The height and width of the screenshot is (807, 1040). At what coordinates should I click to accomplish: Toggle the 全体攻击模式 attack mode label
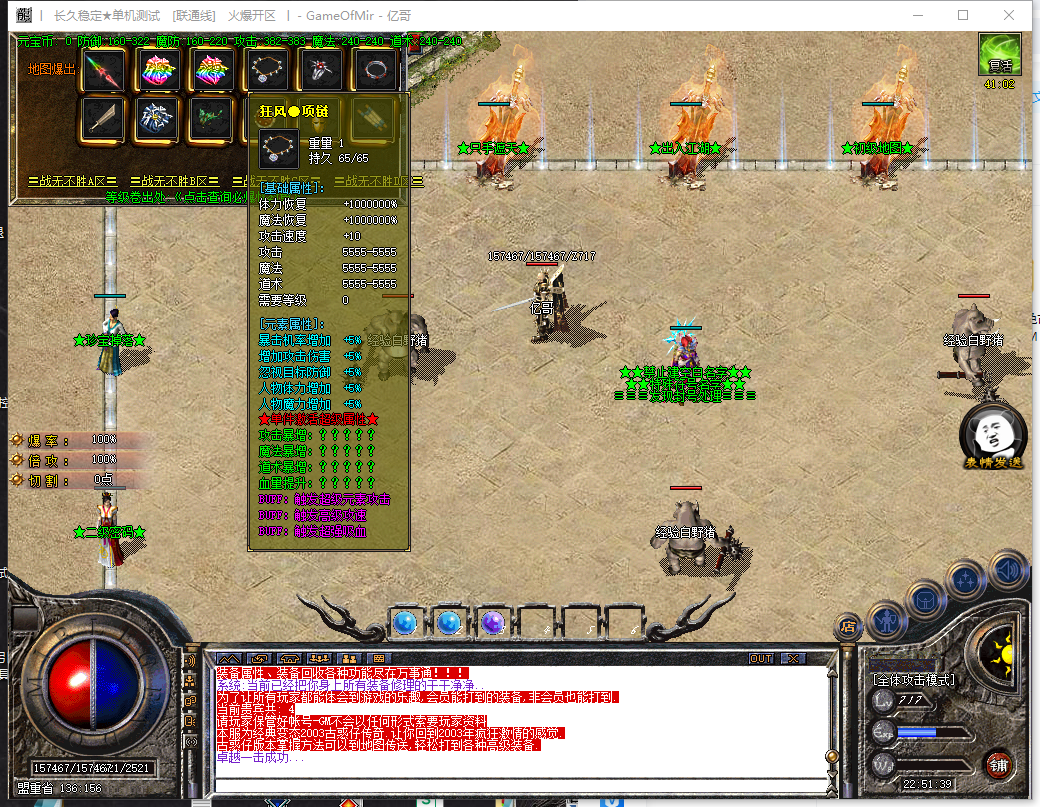[914, 680]
